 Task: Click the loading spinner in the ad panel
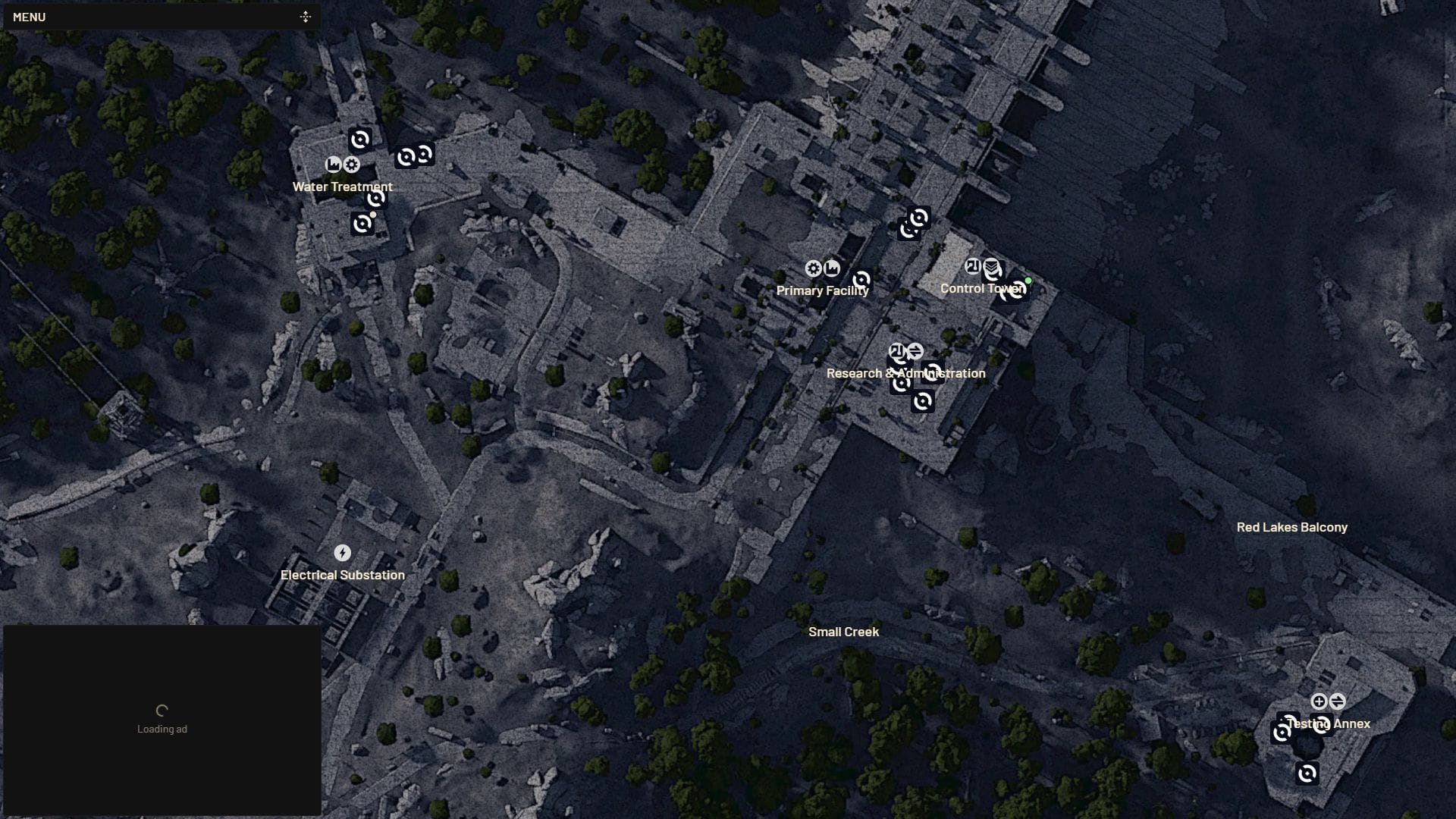[x=162, y=710]
